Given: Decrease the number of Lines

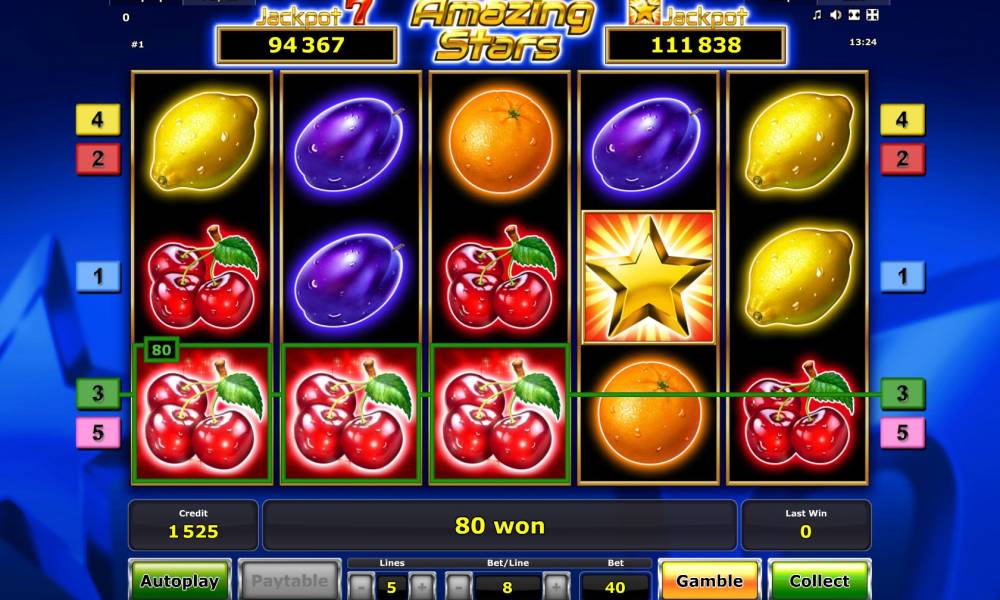Looking at the screenshot, I should tap(361, 585).
